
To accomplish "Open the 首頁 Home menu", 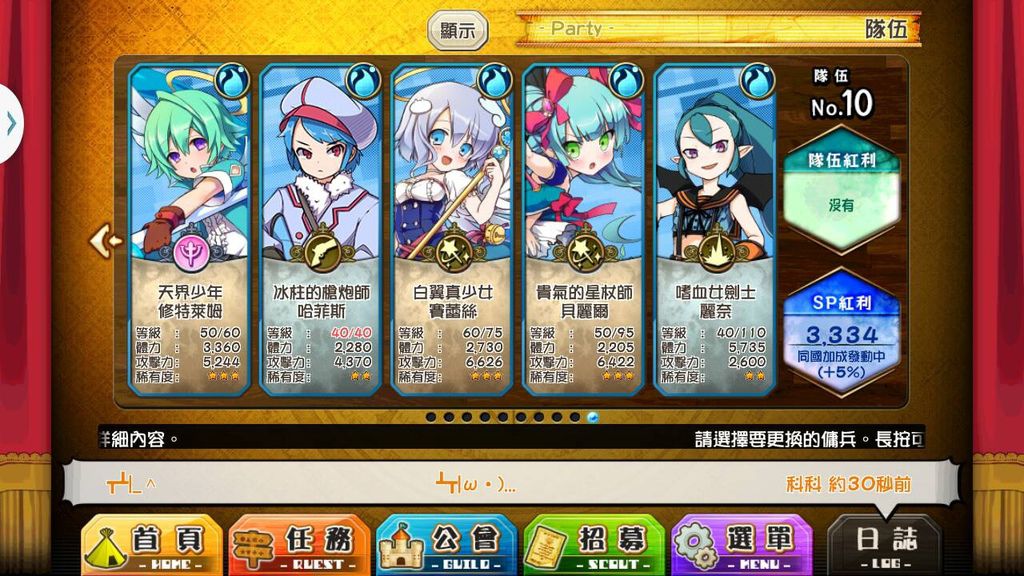I will (151, 545).
